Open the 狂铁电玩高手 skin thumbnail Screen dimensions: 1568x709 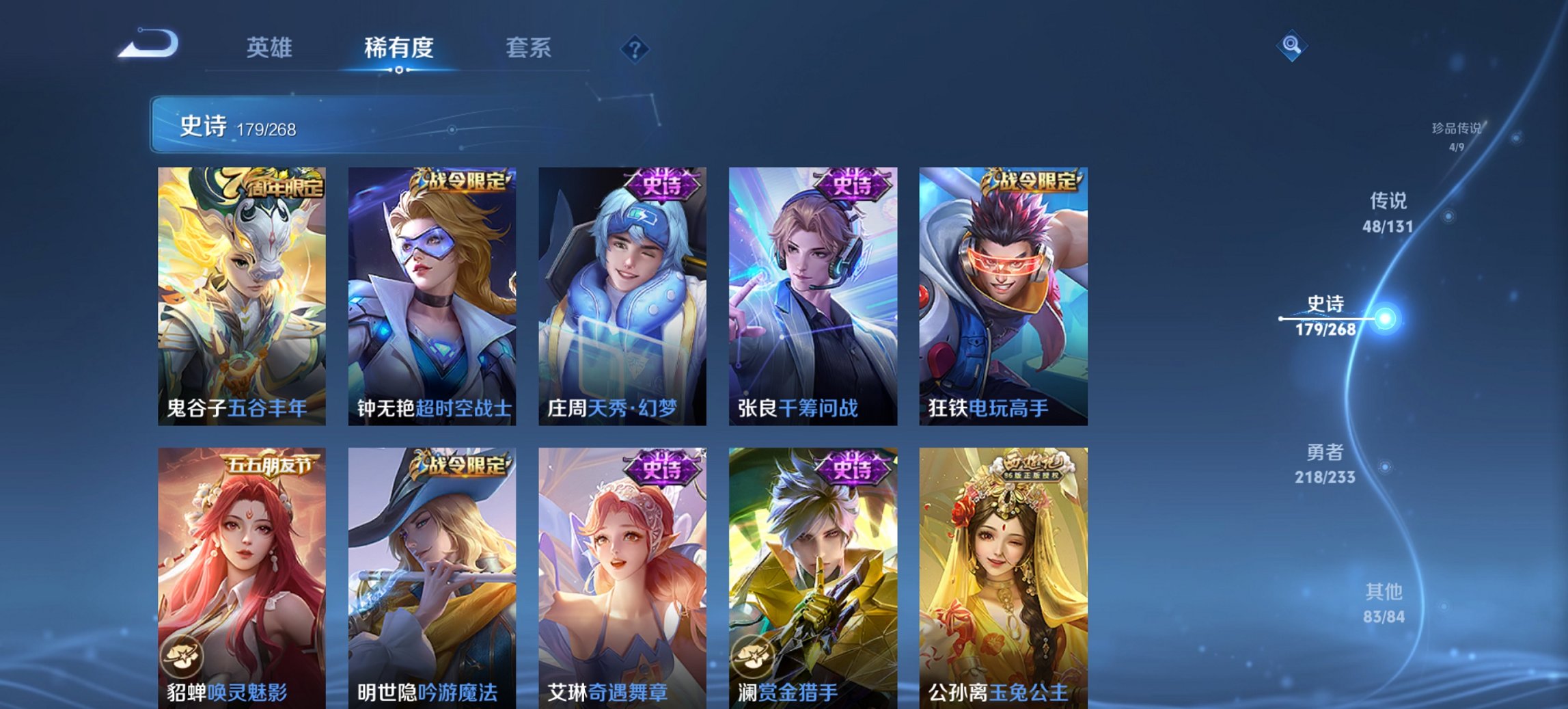1003,294
